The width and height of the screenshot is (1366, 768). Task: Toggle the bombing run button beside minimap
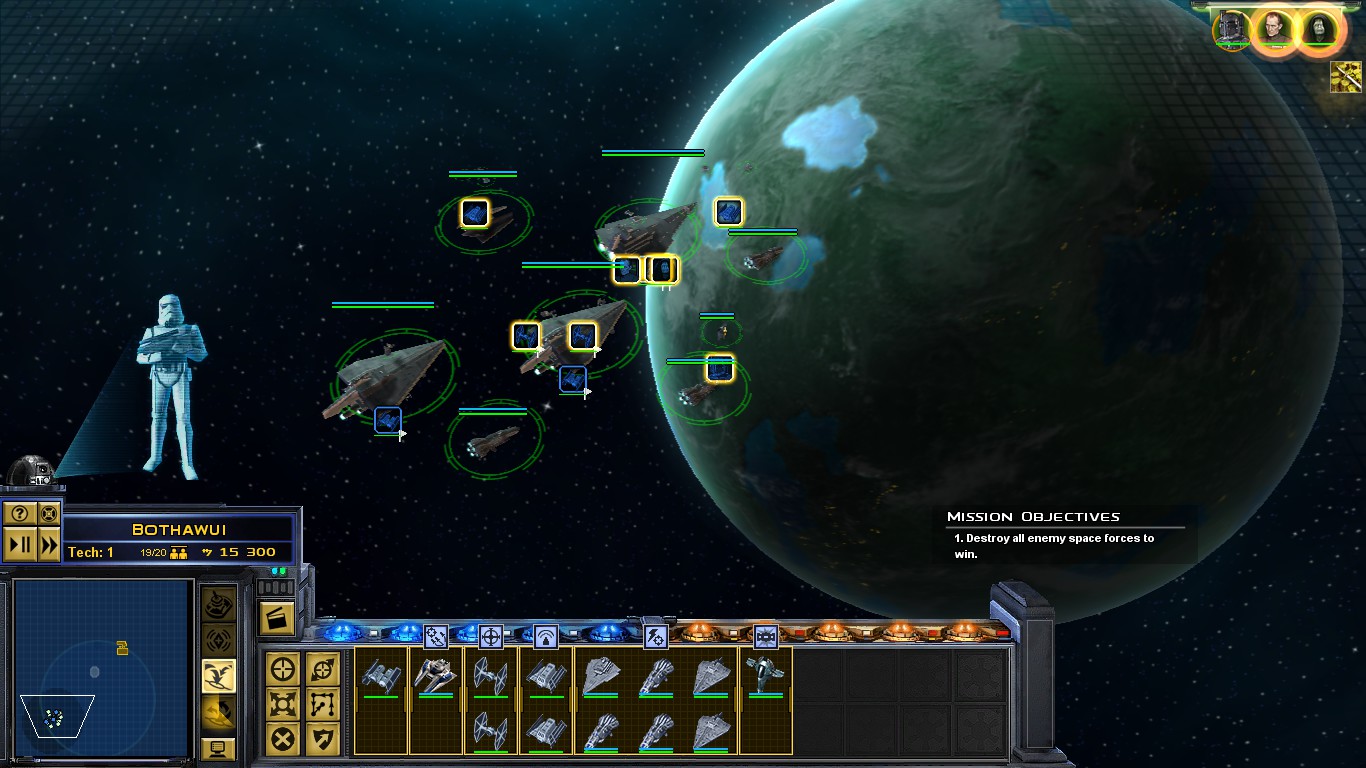click(219, 677)
